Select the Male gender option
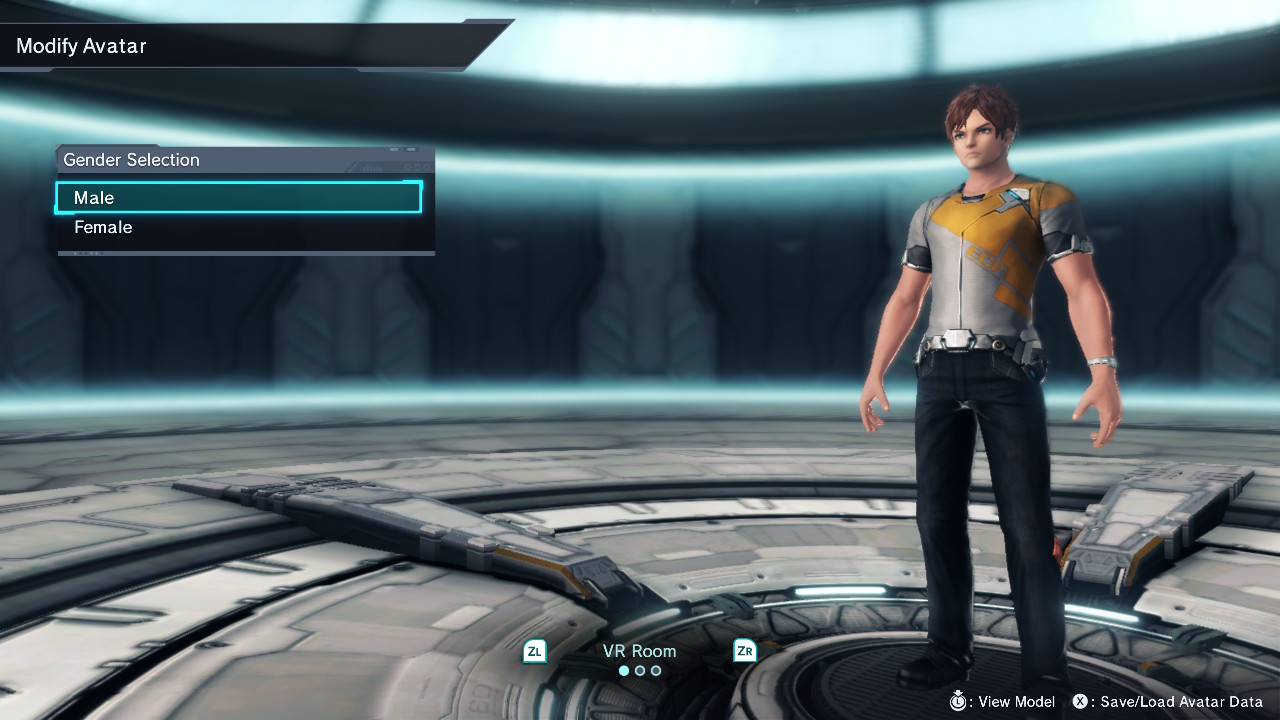The image size is (1280, 720). 238,198
